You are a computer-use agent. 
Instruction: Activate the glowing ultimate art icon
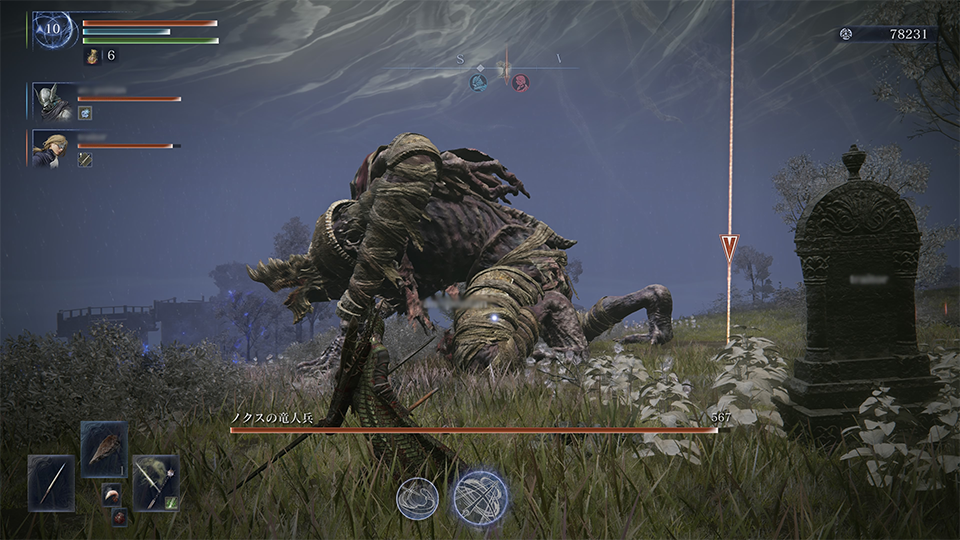[479, 497]
